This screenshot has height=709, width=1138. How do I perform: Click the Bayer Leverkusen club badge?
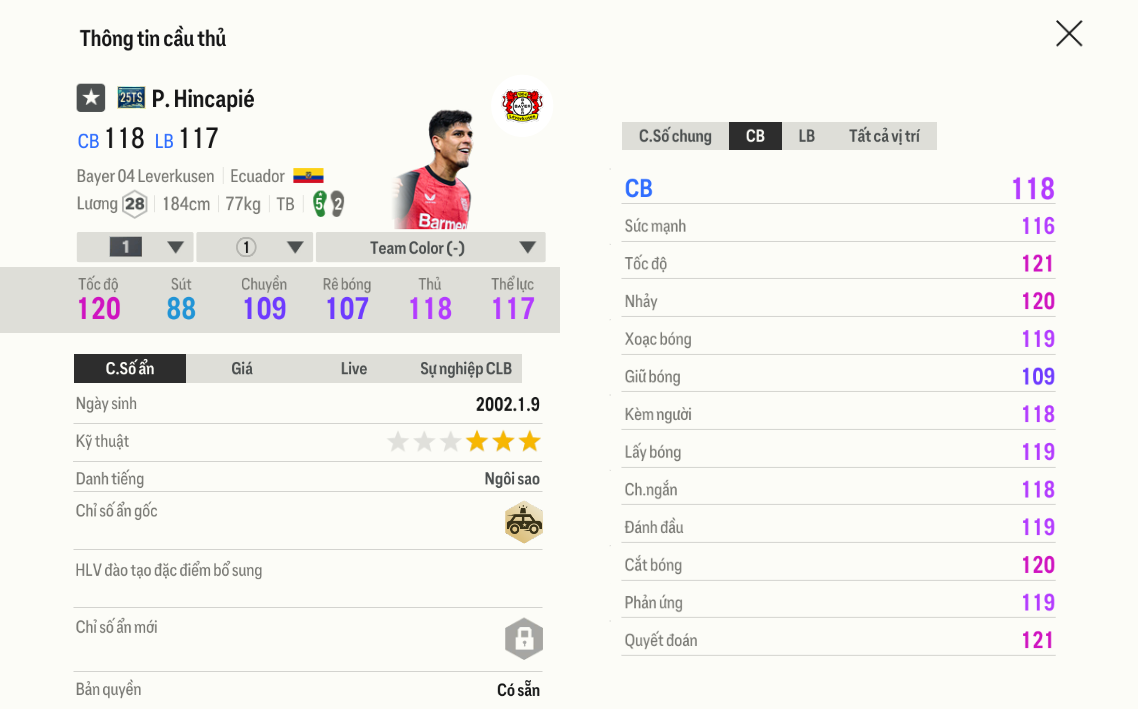click(x=521, y=105)
